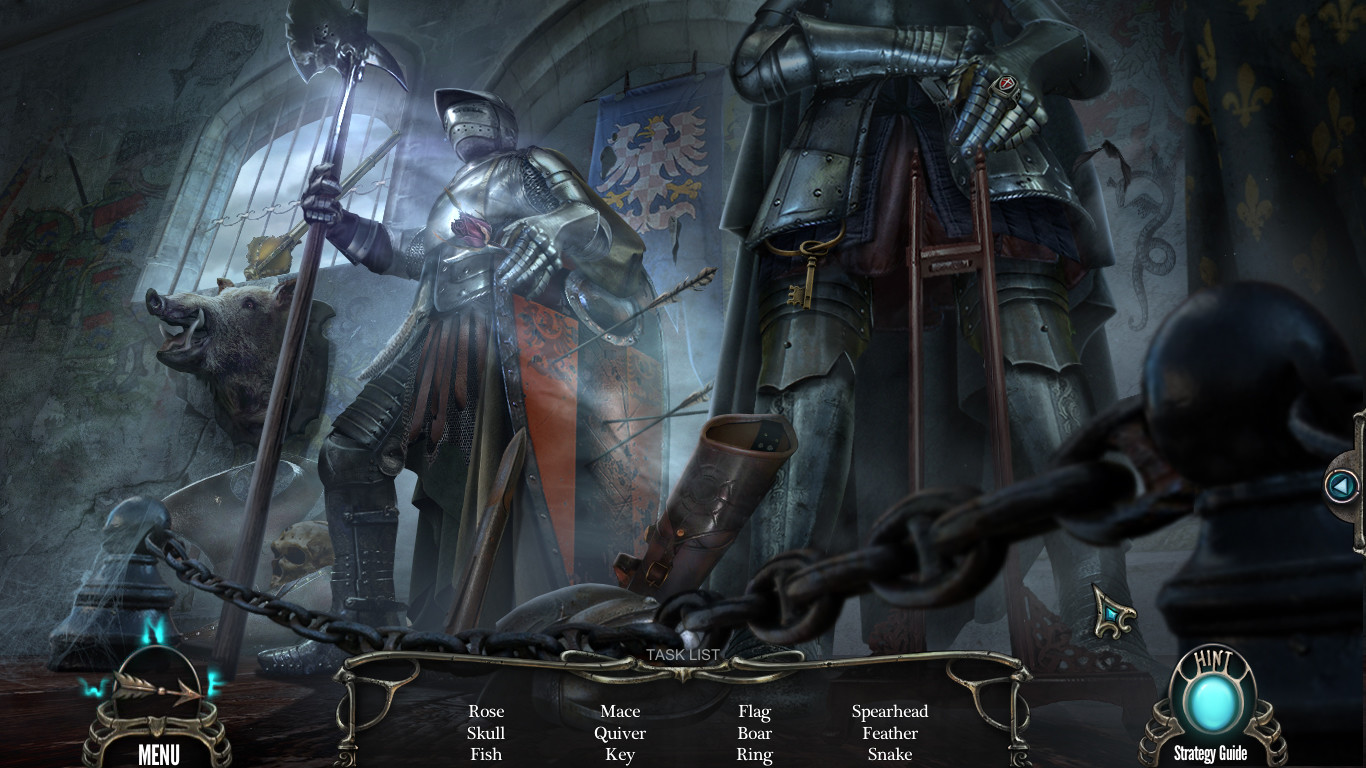This screenshot has height=768, width=1366.
Task: Select "Rose" in the task list
Action: click(x=486, y=711)
